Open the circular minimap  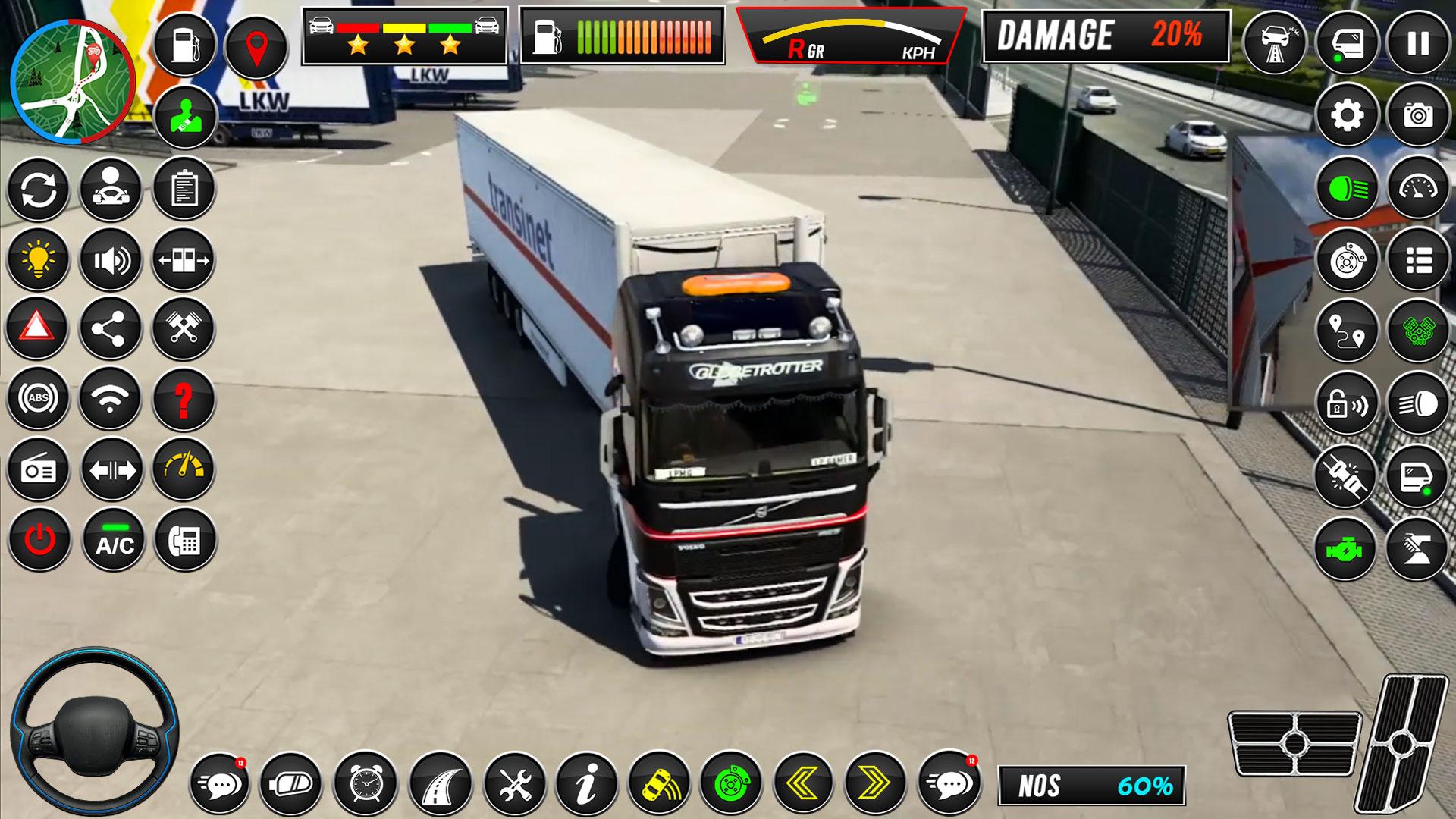[x=73, y=82]
